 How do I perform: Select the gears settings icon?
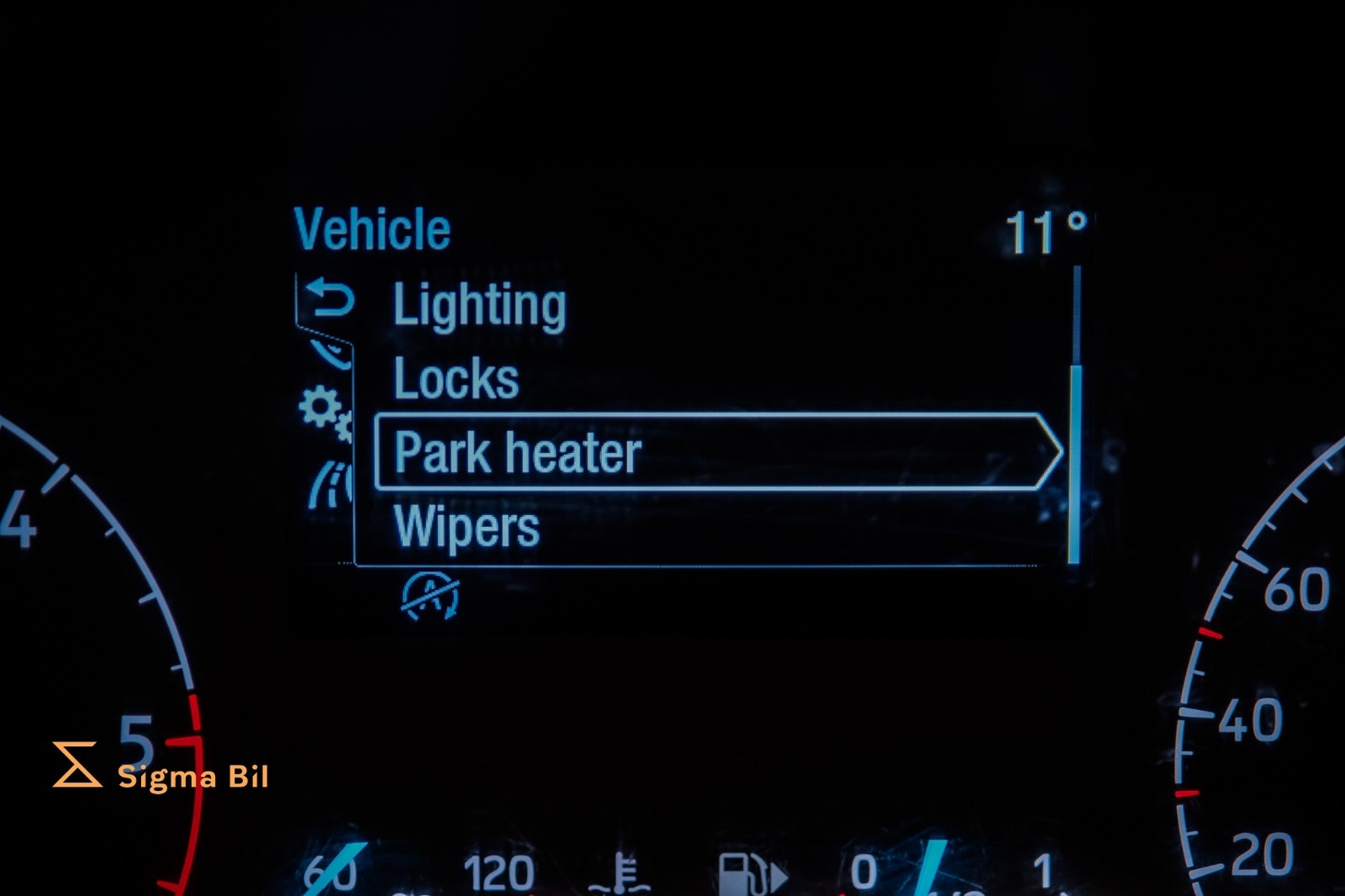tap(324, 412)
